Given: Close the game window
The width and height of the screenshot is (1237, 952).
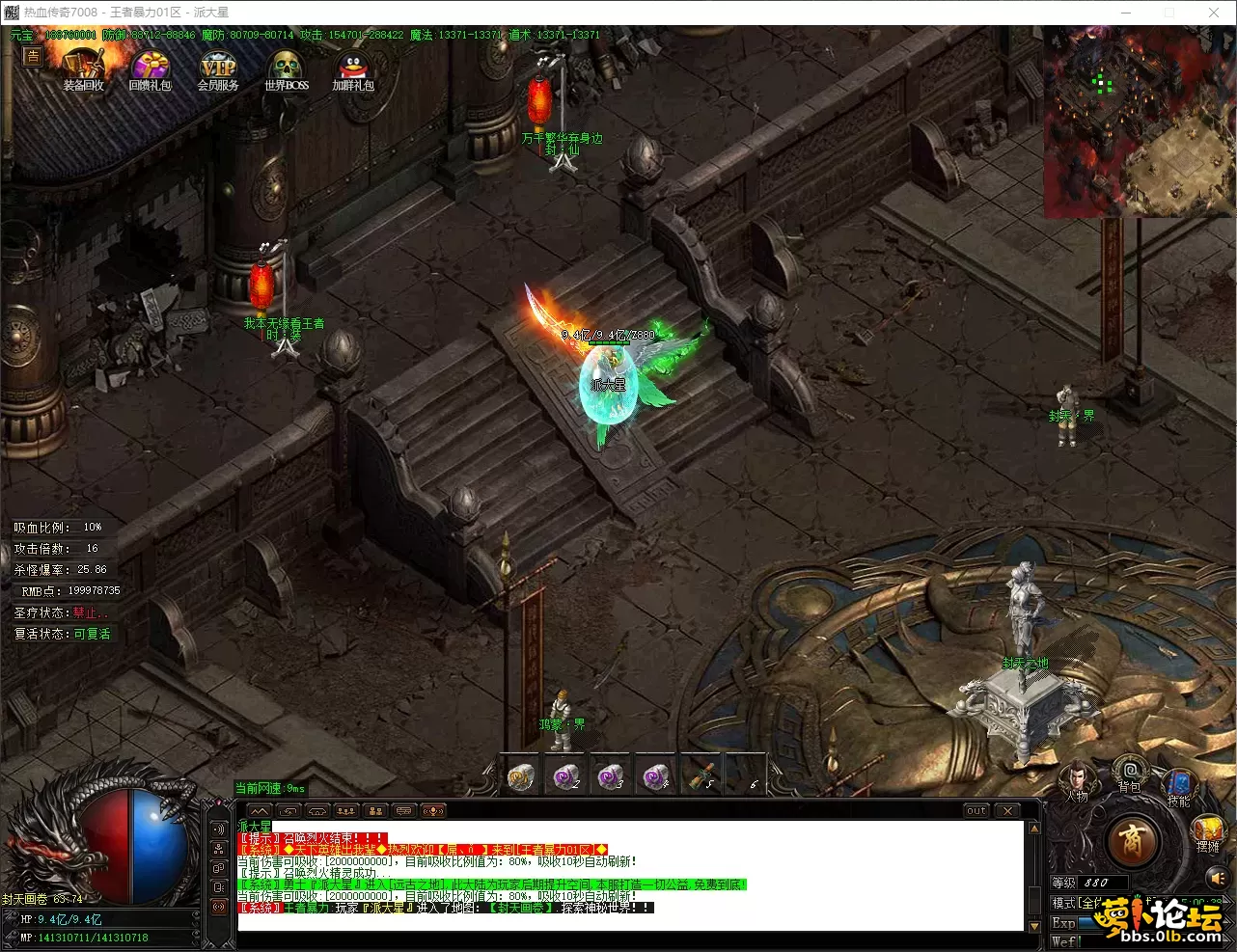Looking at the screenshot, I should coord(1214,13).
